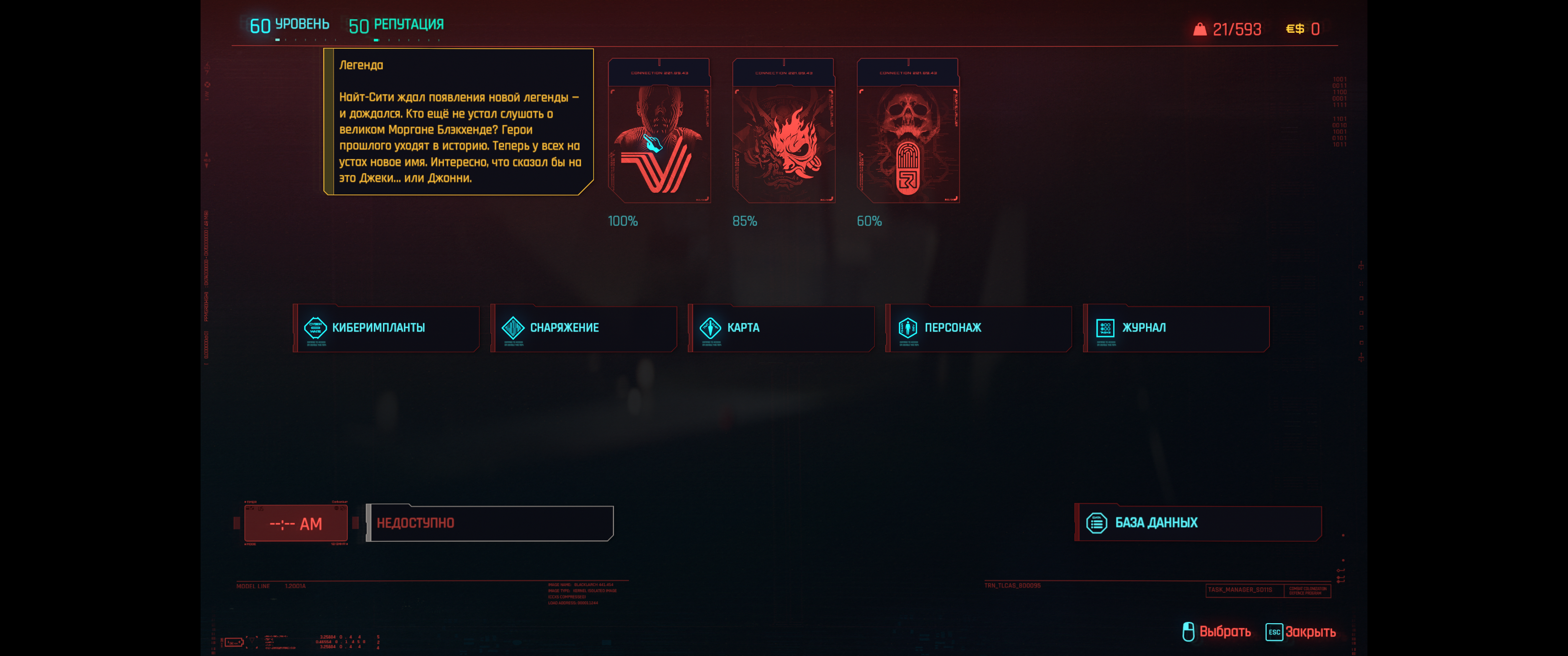Viewport: 1568px width, 656px height.
Task: Open the Персонаж character menu
Action: [978, 328]
